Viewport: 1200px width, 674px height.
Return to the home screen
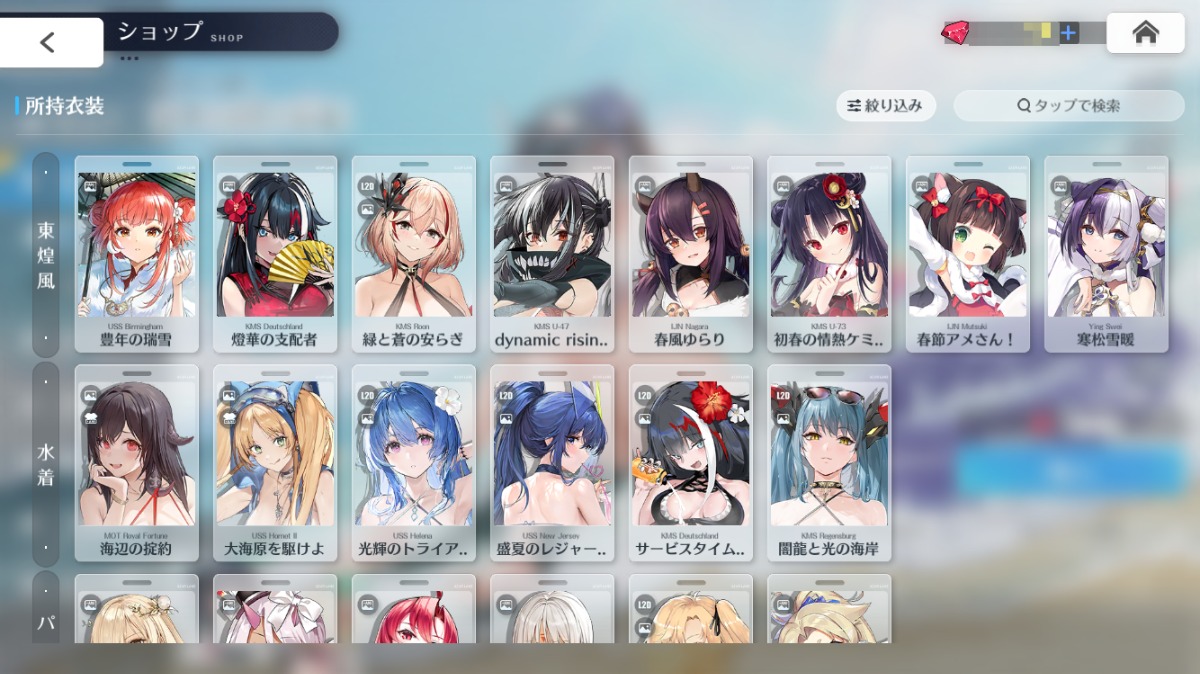point(1145,33)
